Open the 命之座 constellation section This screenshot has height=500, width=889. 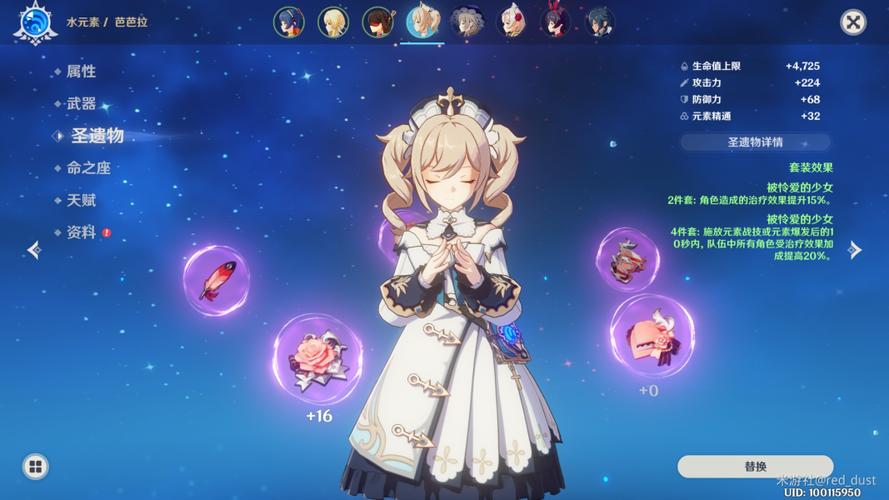click(88, 168)
